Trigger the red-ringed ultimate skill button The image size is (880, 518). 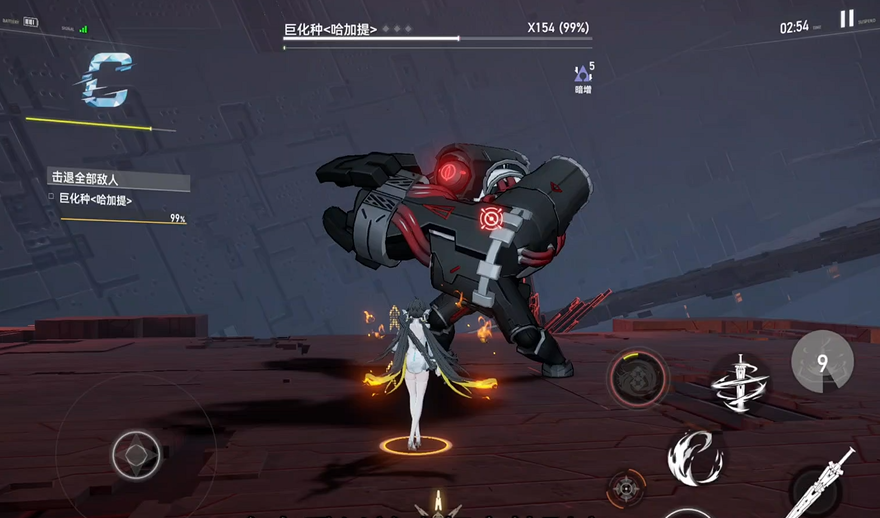[x=637, y=378]
